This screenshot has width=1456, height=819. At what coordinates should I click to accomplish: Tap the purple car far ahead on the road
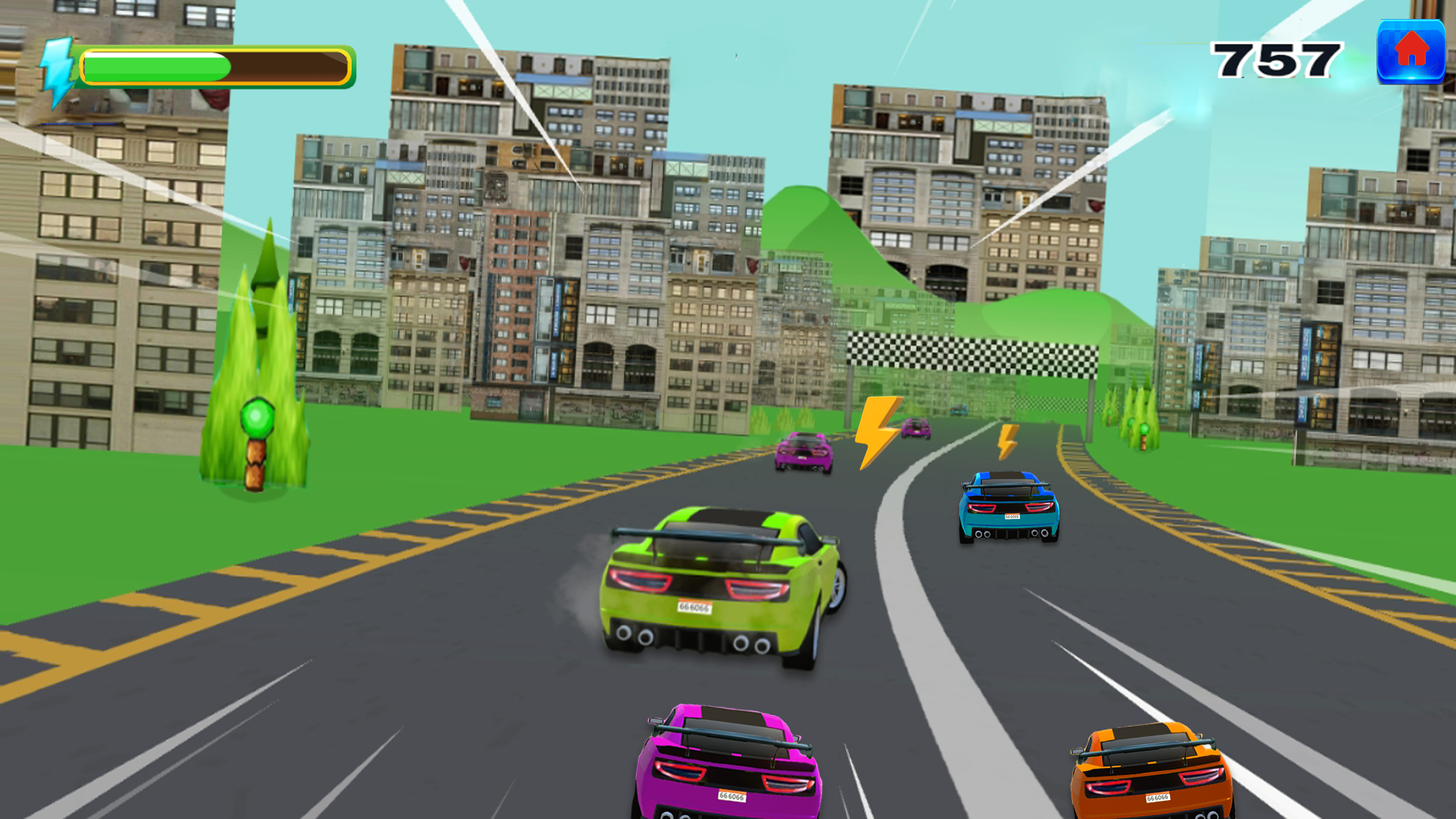tap(804, 453)
